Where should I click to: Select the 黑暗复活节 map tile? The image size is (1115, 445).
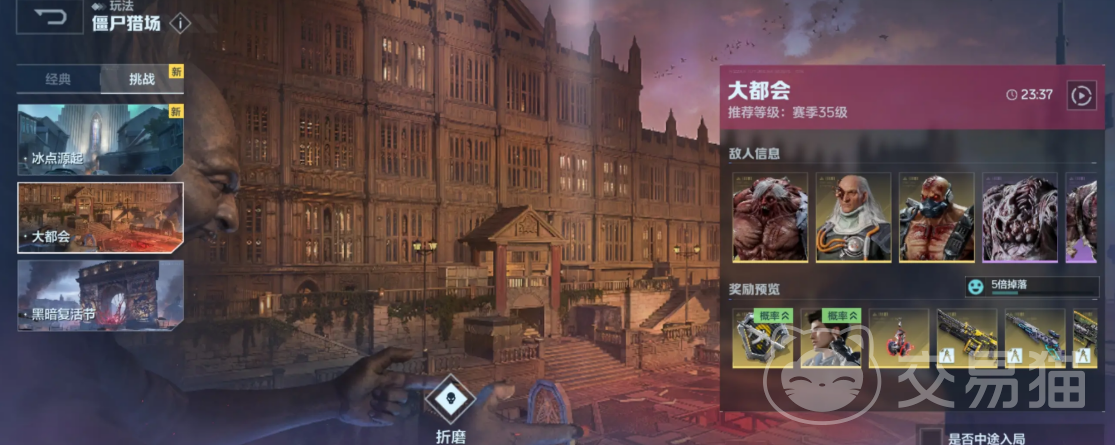[100, 295]
